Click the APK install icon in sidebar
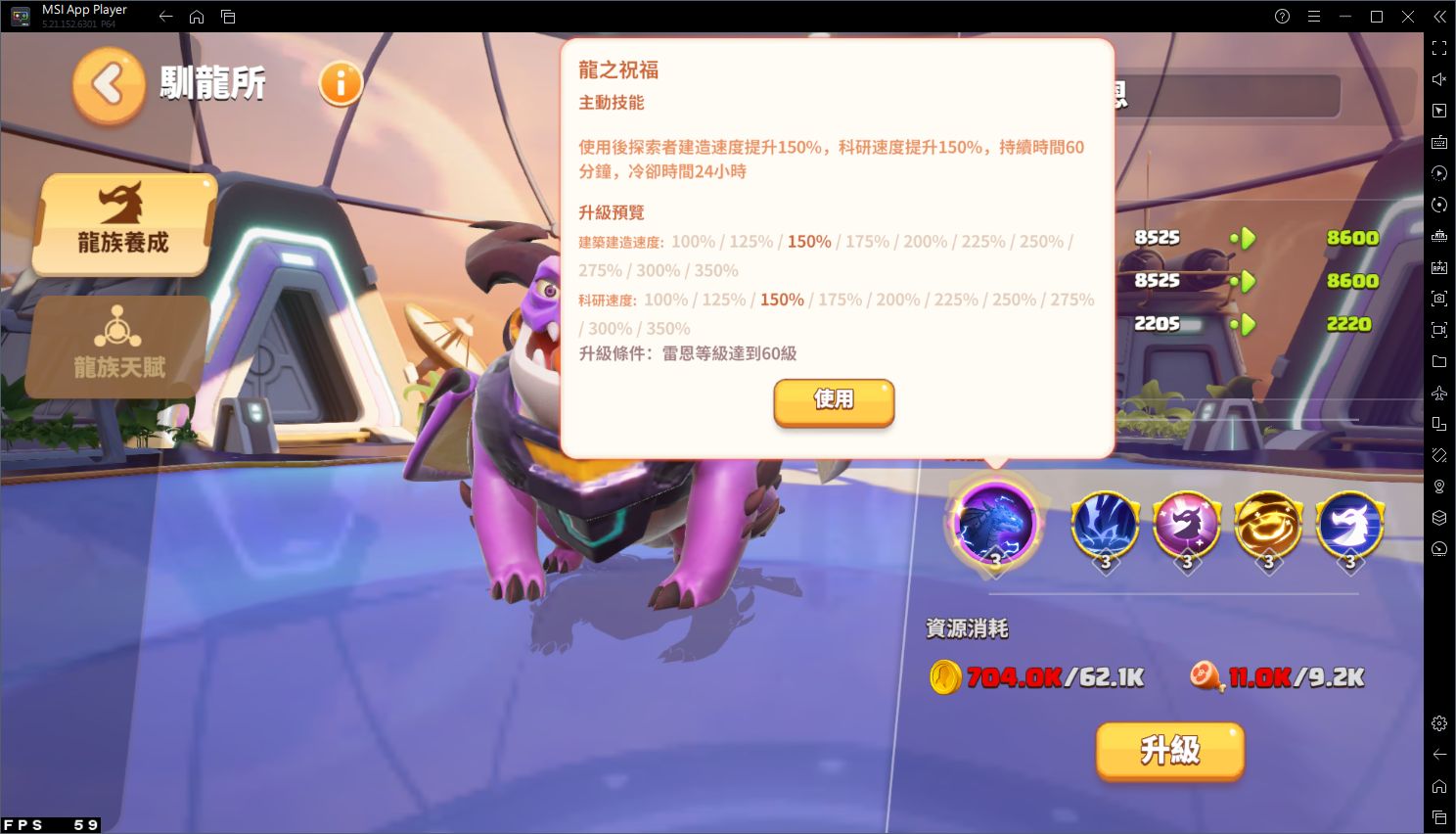Screen dimensions: 1456x834 click(1438, 267)
